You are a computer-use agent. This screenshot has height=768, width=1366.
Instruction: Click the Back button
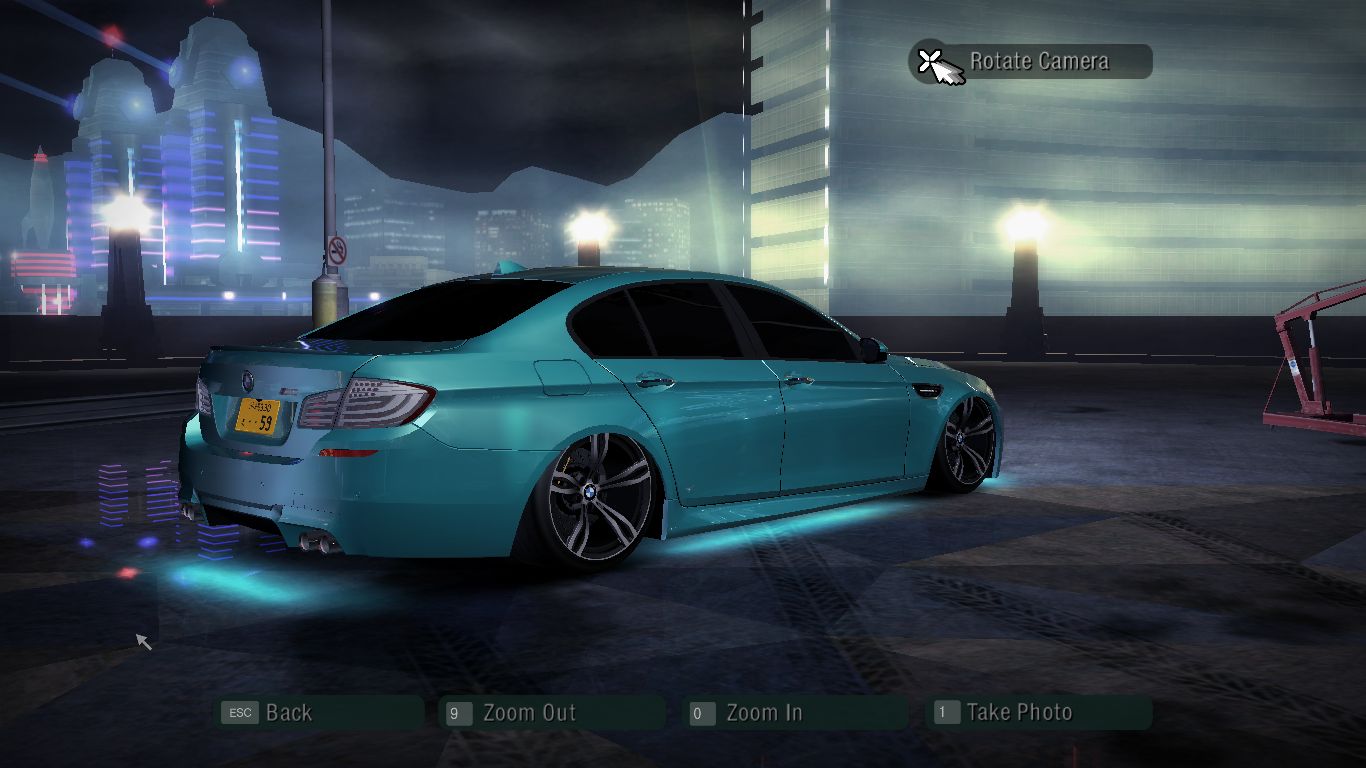click(x=320, y=713)
